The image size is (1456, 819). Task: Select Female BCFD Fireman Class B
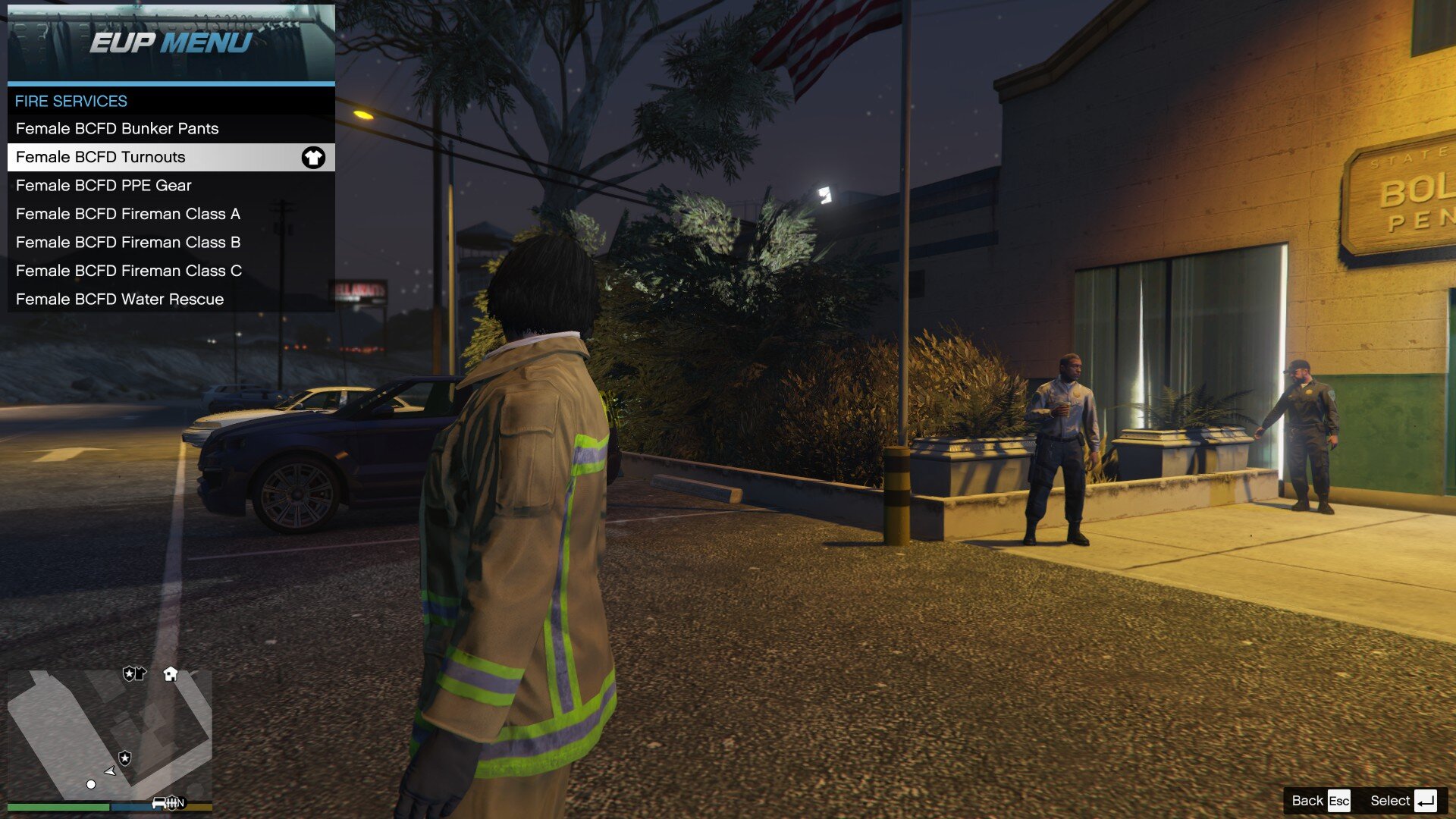click(x=128, y=243)
